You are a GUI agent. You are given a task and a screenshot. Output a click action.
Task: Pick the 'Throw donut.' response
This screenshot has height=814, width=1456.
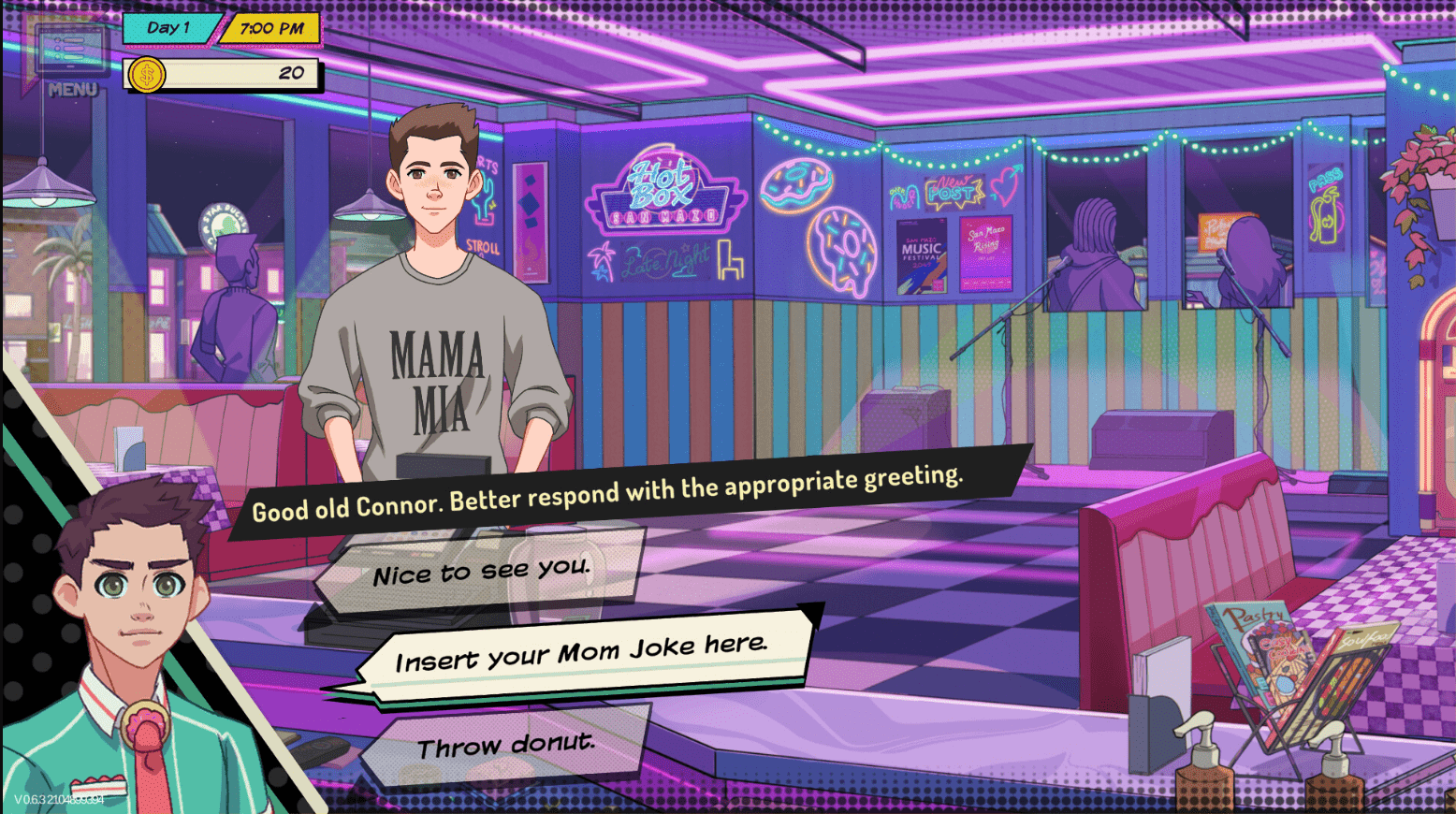(x=510, y=744)
